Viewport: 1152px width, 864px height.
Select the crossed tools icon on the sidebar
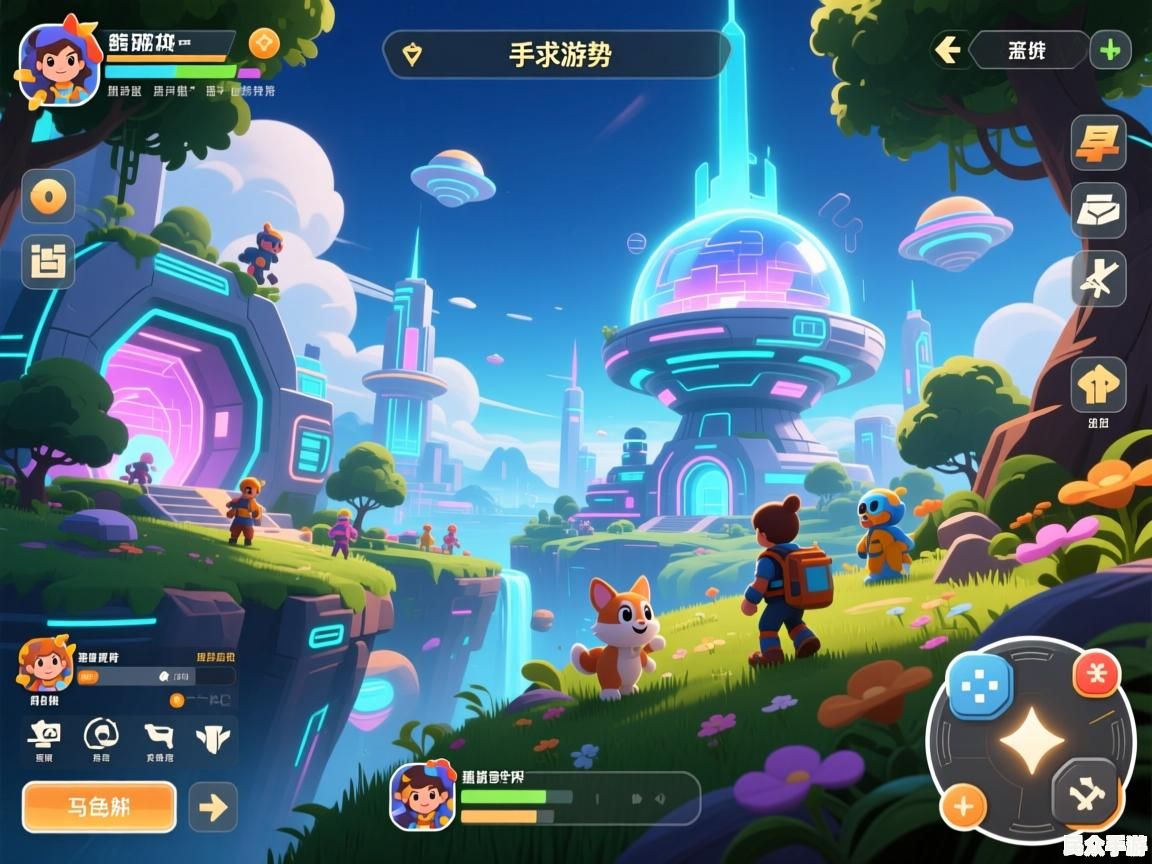click(x=1098, y=278)
